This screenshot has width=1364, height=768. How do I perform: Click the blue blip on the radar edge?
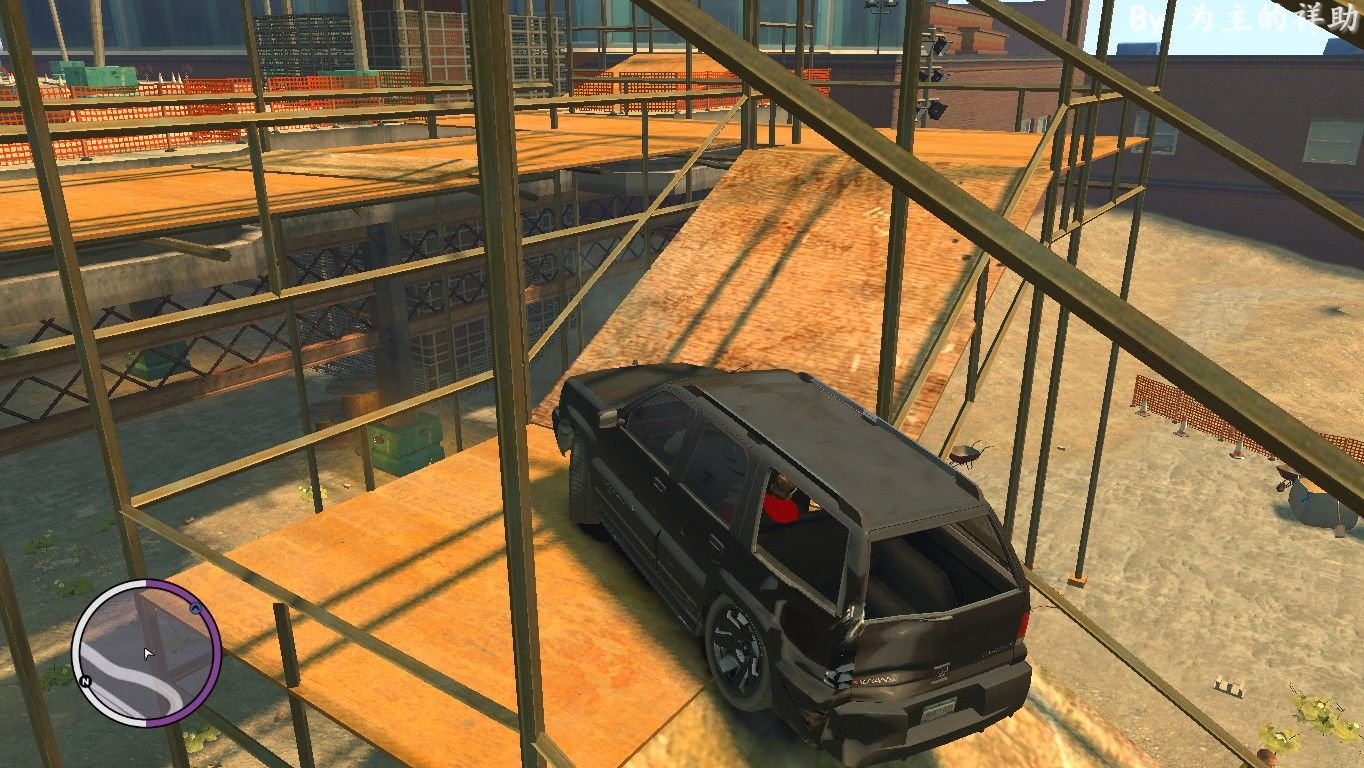coord(195,608)
